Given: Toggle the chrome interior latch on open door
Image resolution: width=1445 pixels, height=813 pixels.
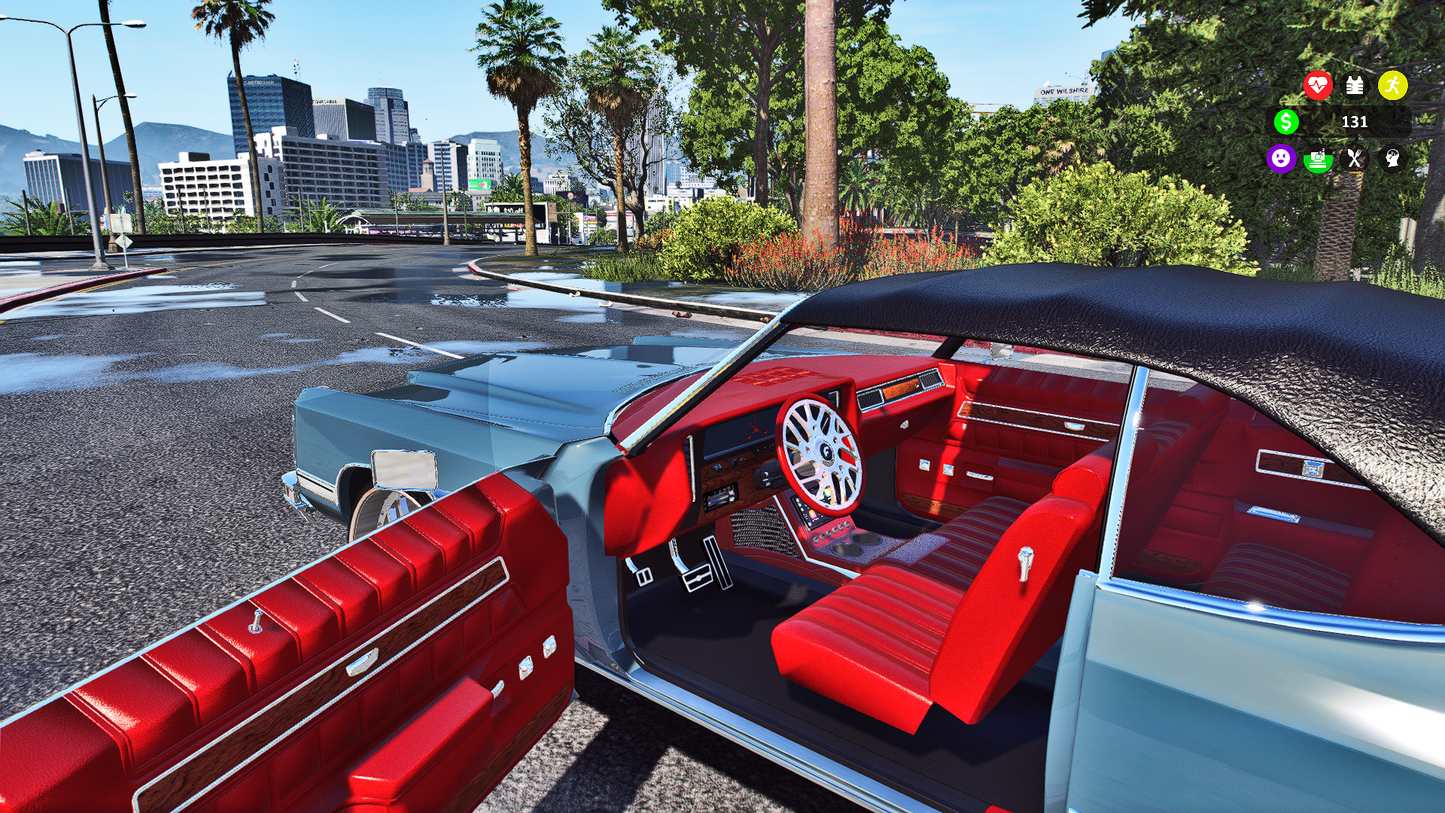Looking at the screenshot, I should coord(361,661).
